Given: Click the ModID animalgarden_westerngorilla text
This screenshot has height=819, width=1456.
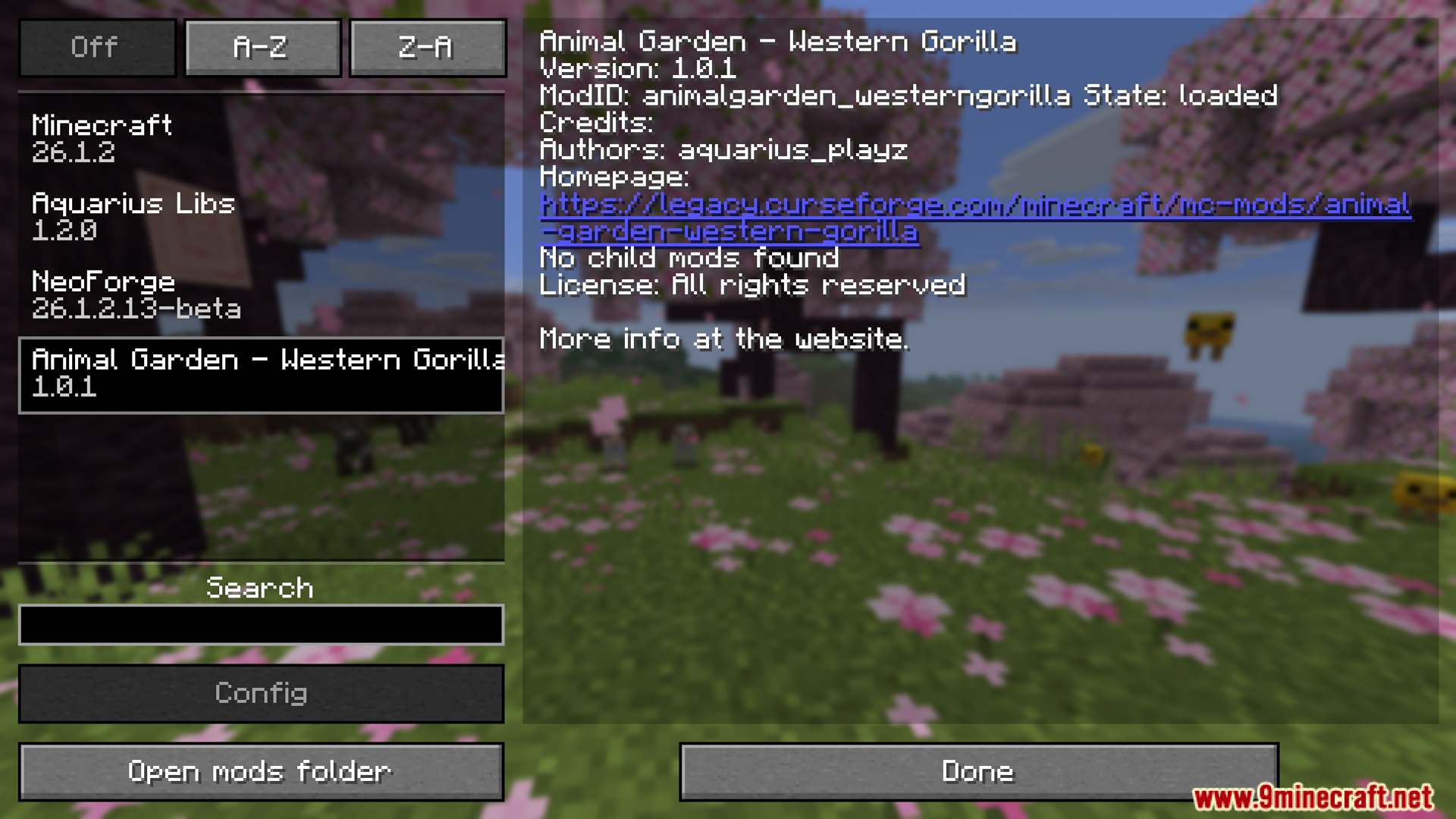Looking at the screenshot, I should click(x=834, y=96).
